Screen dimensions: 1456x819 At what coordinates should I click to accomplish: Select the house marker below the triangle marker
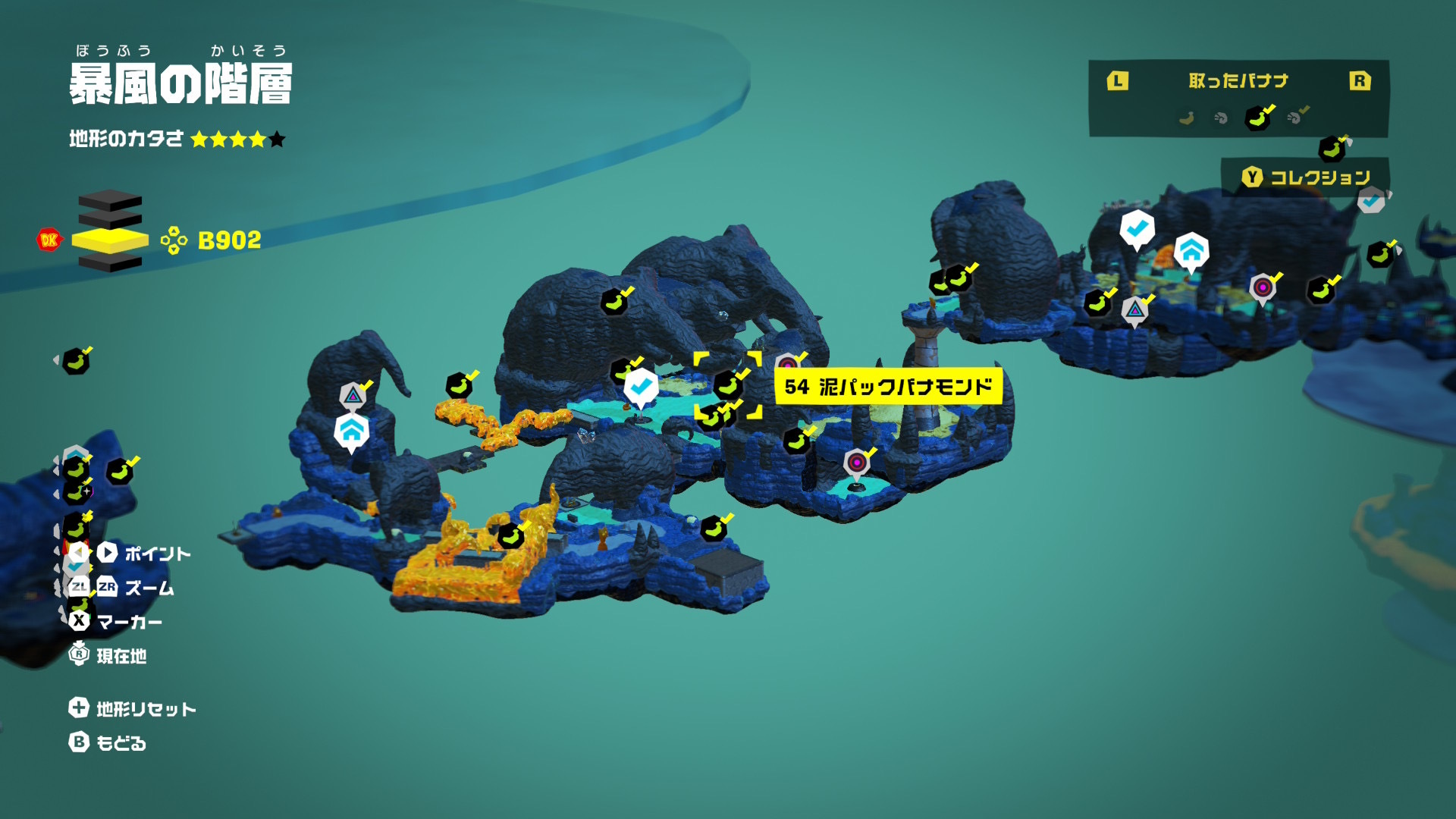351,432
